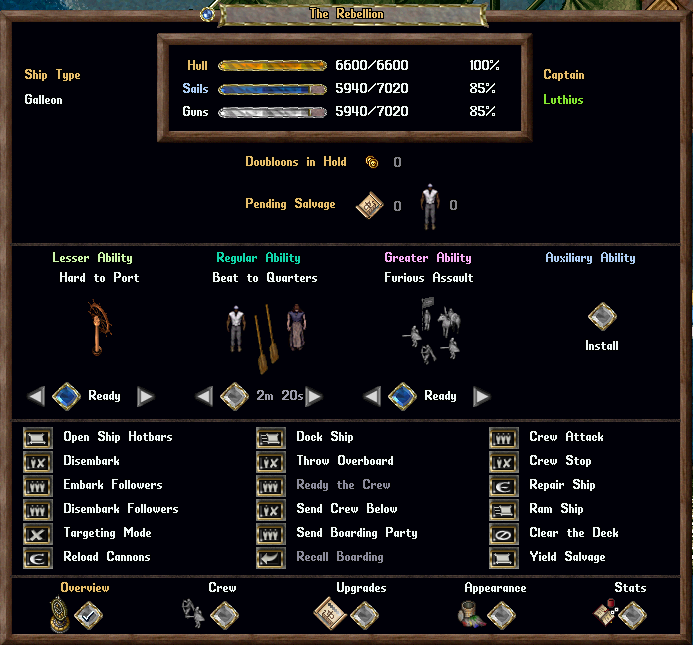Repair Ship with its button
This screenshot has height=645, width=693.
point(504,485)
